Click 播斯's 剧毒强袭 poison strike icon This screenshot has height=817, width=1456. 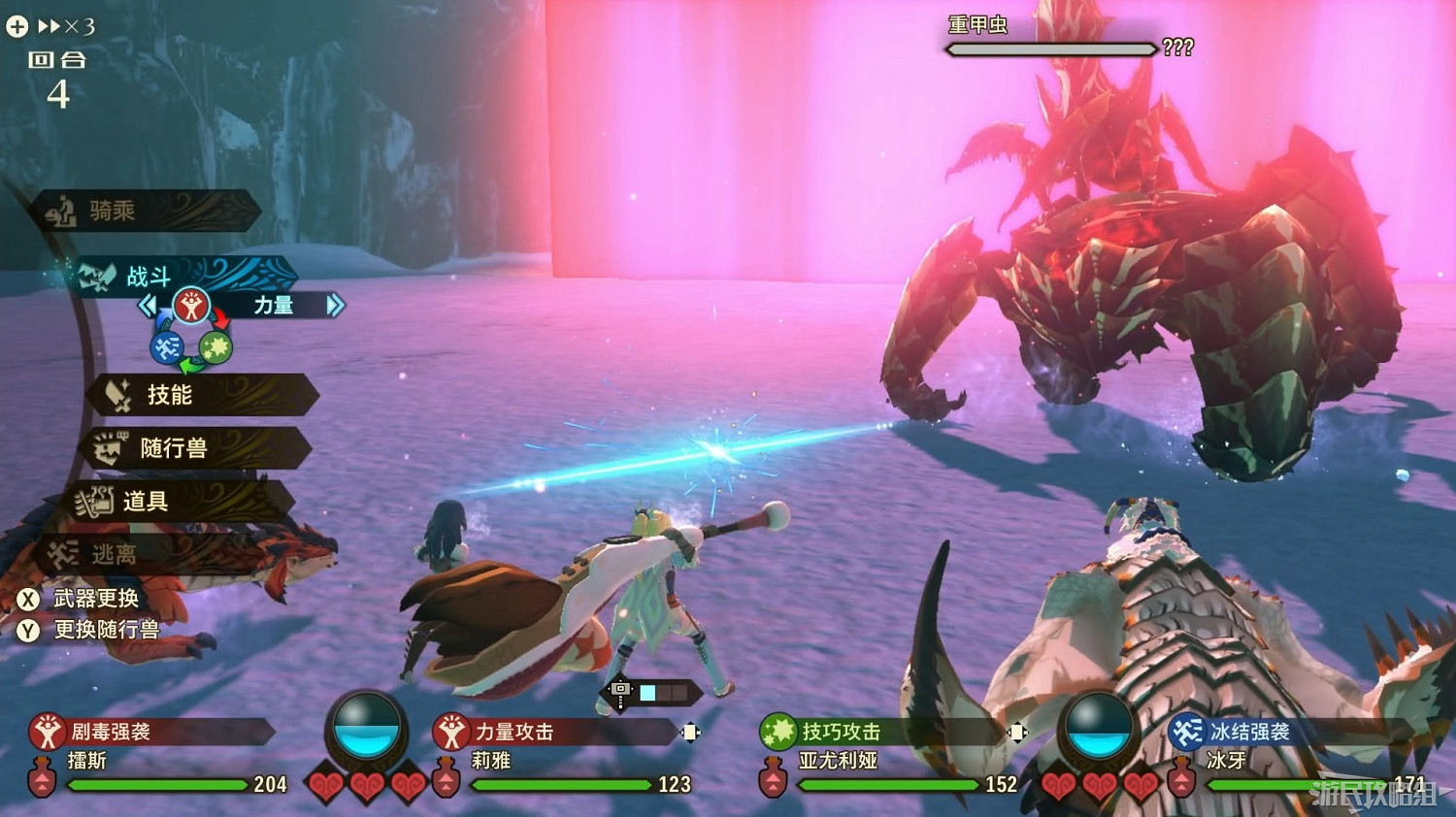click(46, 732)
